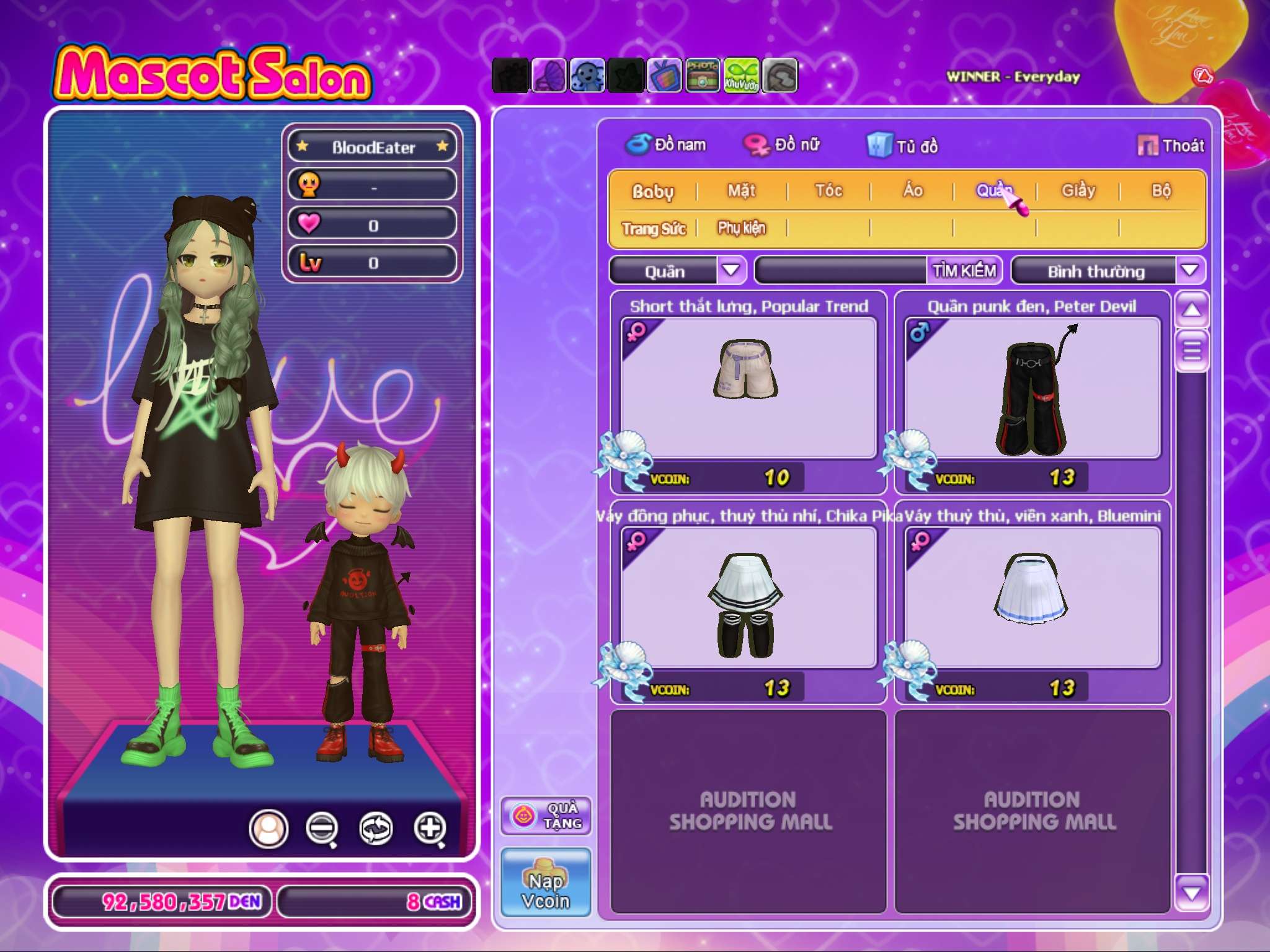
Task: Zoom in on the character preview
Action: tap(430, 828)
